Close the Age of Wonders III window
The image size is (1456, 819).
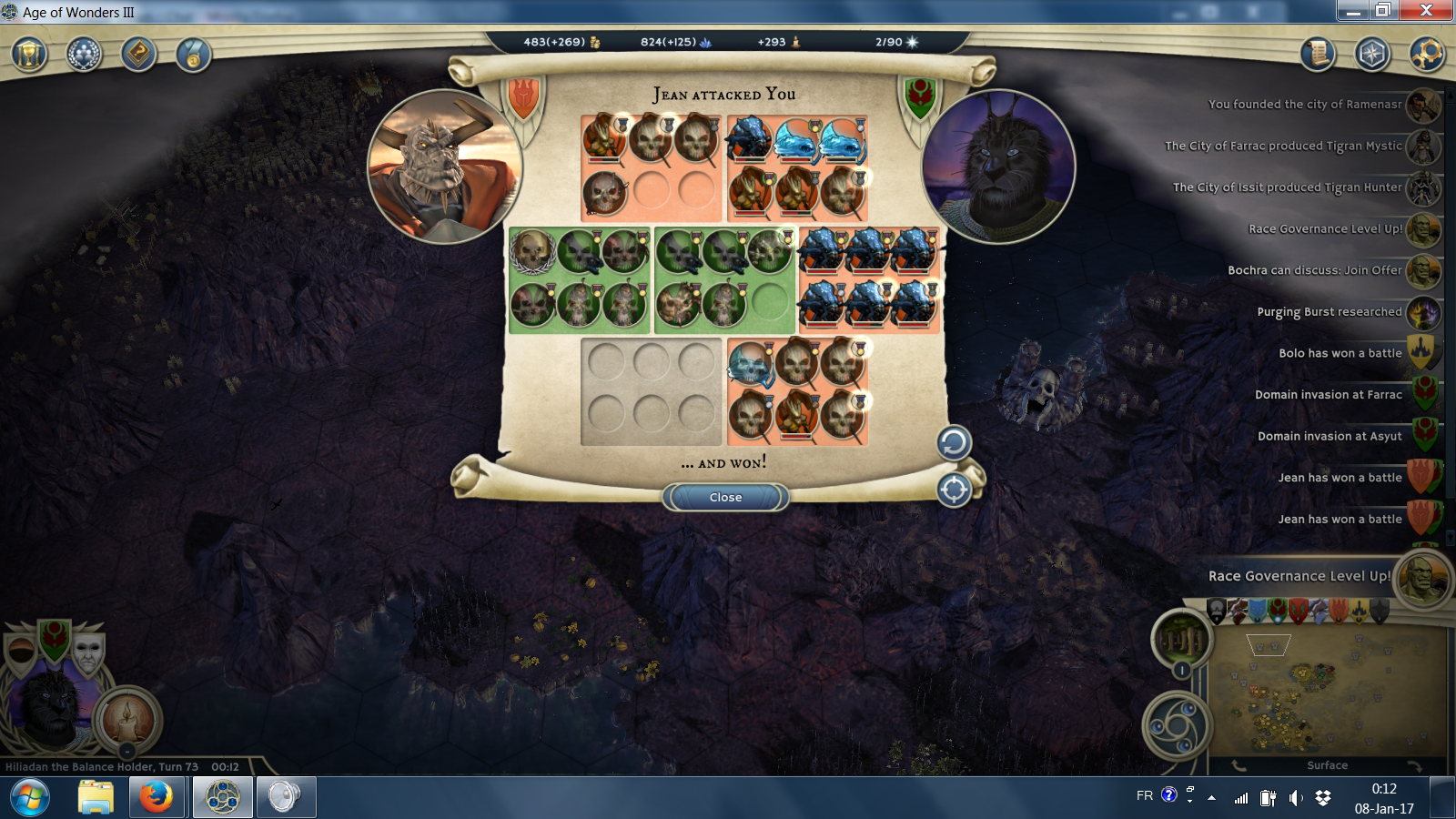coord(1426,10)
